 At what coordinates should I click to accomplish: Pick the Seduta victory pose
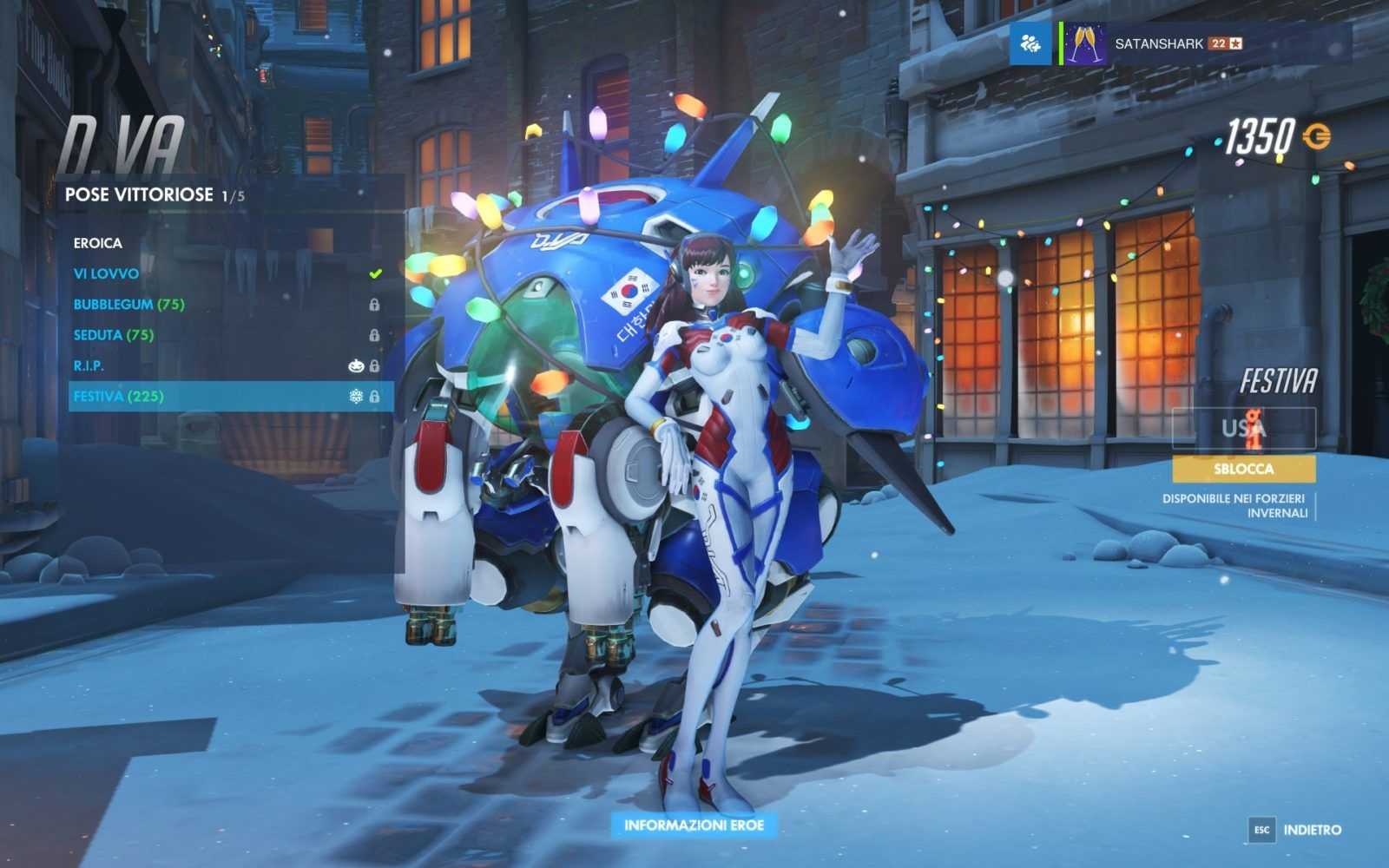click(x=114, y=335)
